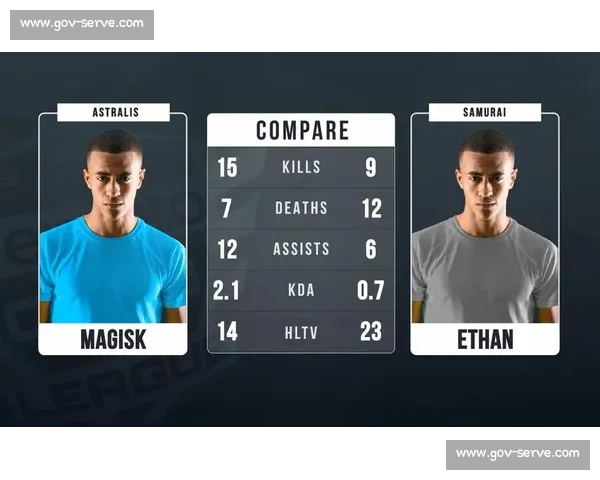Screen dimensions: 600x480
Task: Click the Compare panel header
Action: (301, 130)
